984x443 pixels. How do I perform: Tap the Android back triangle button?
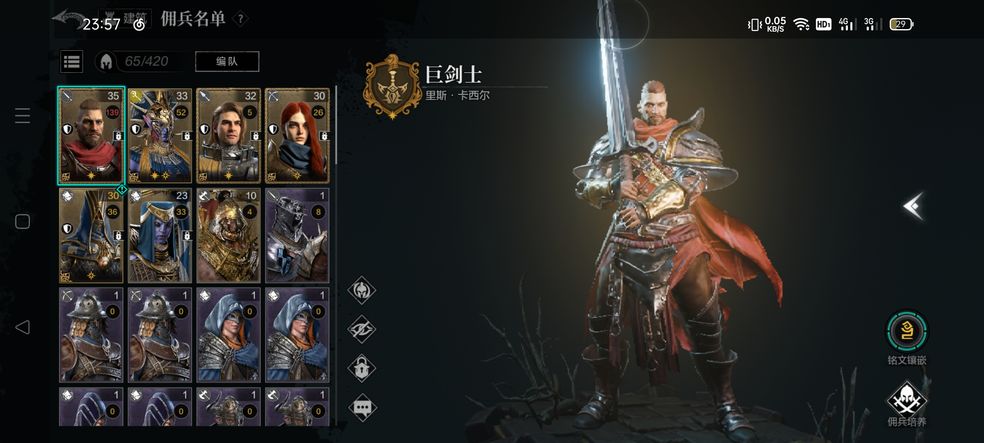22,326
